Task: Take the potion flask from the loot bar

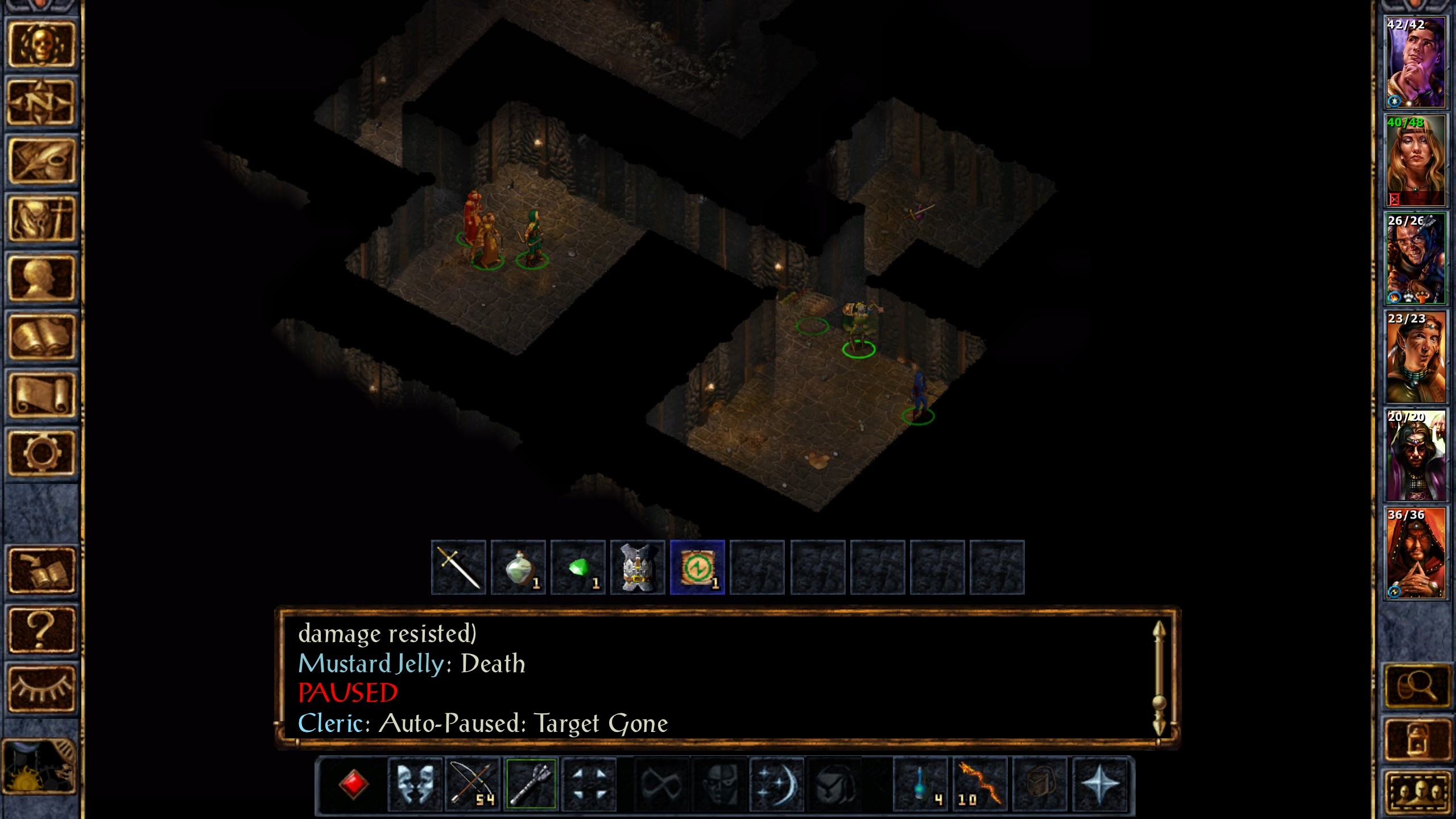Action: pos(518,567)
